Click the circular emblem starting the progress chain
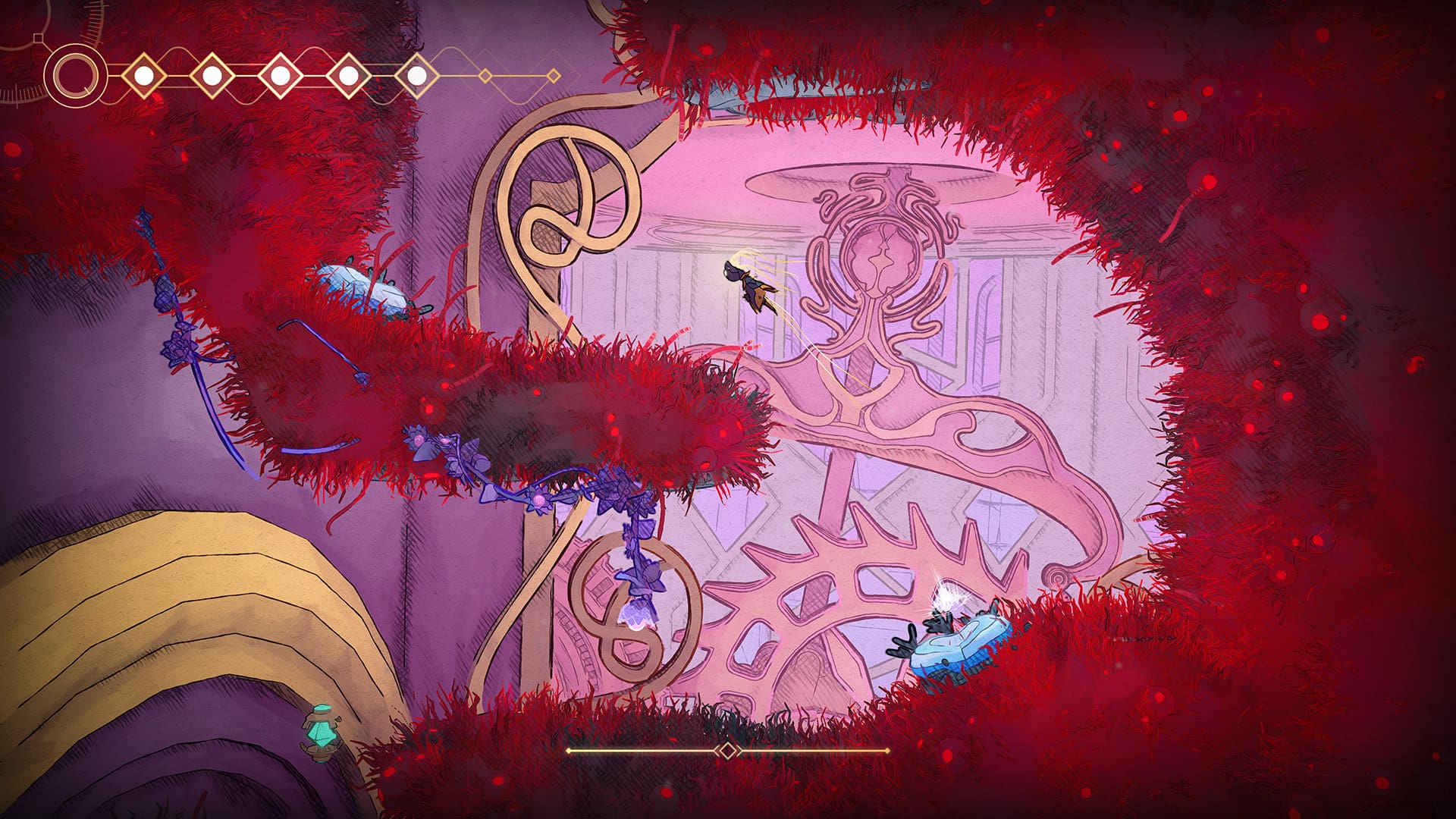 coord(74,74)
